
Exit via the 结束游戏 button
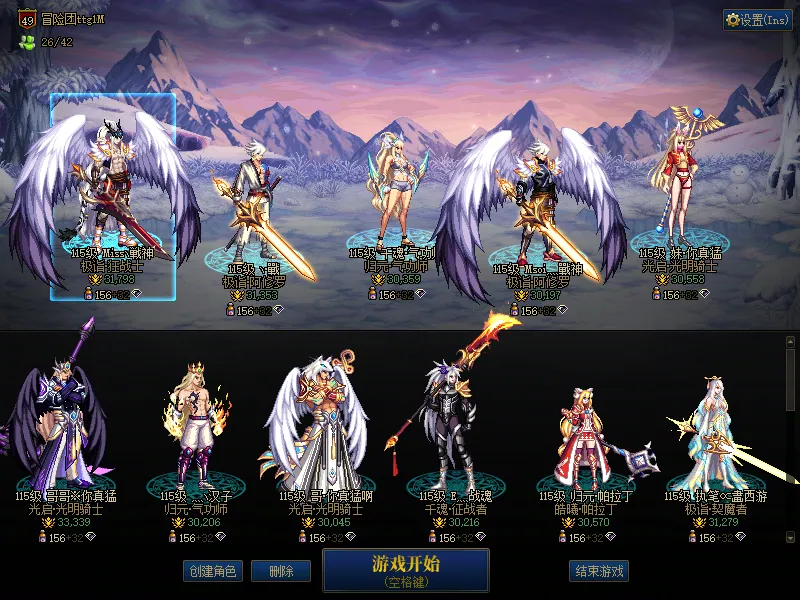[599, 571]
